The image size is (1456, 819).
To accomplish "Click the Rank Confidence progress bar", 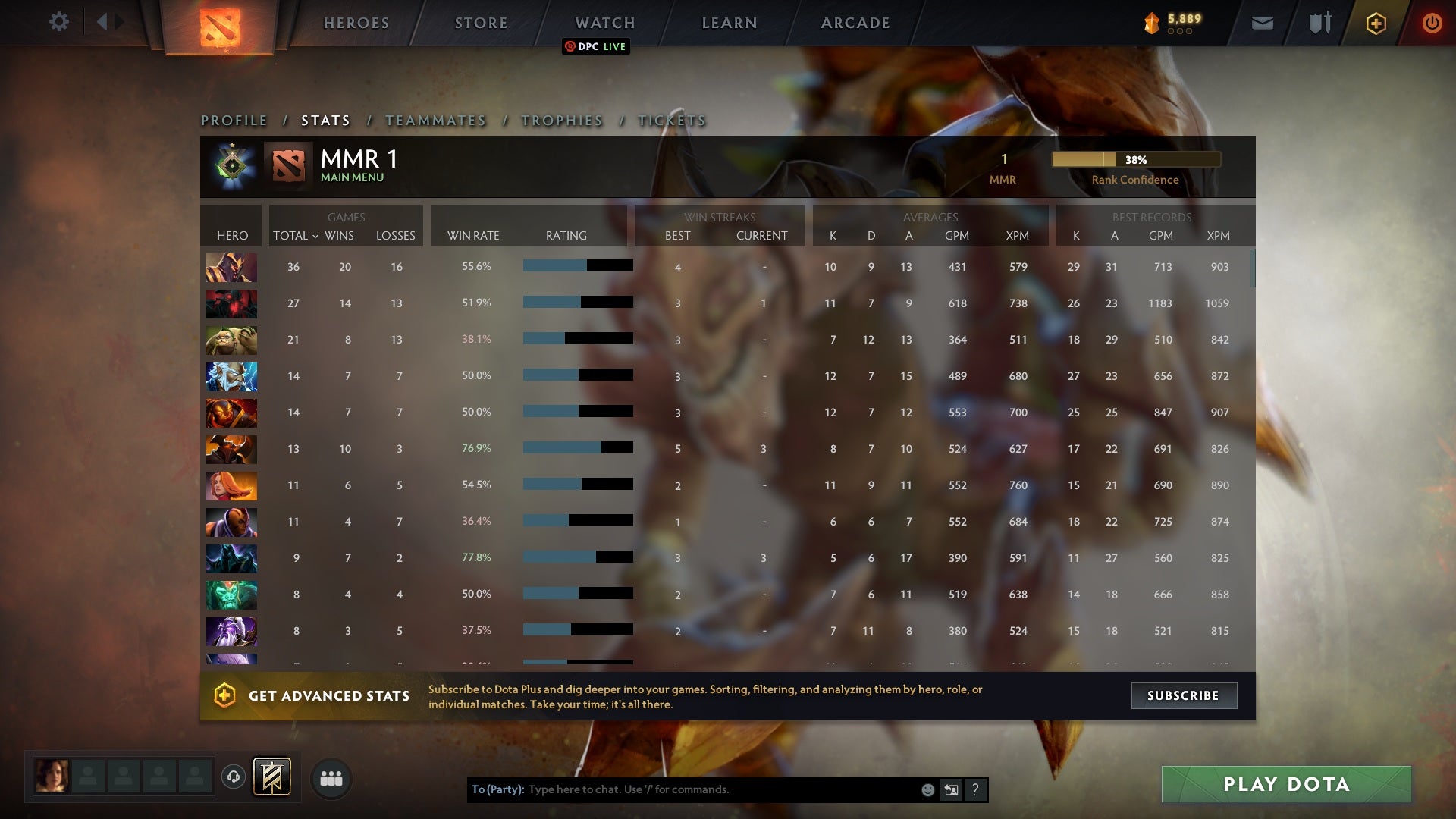I will coord(1135,159).
